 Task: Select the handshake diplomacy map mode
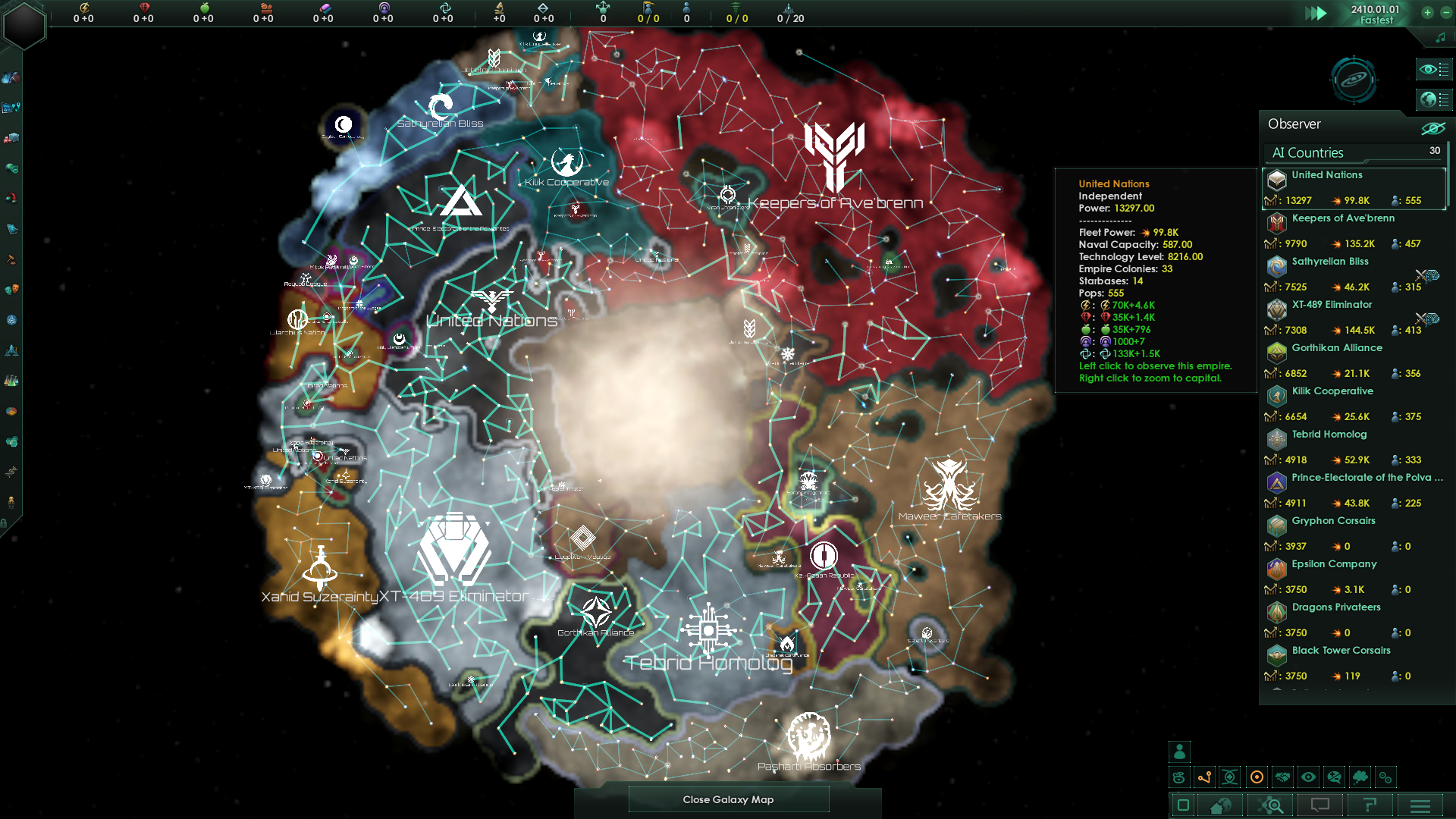[x=1281, y=777]
